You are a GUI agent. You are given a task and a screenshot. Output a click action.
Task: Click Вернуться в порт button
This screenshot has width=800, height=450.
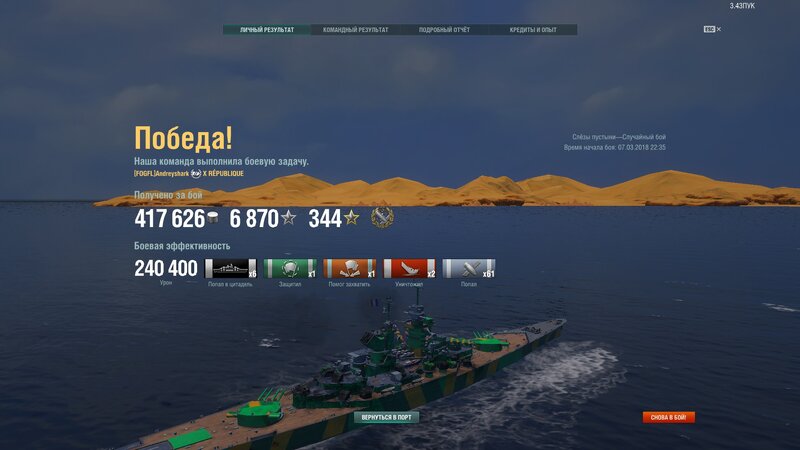(386, 417)
